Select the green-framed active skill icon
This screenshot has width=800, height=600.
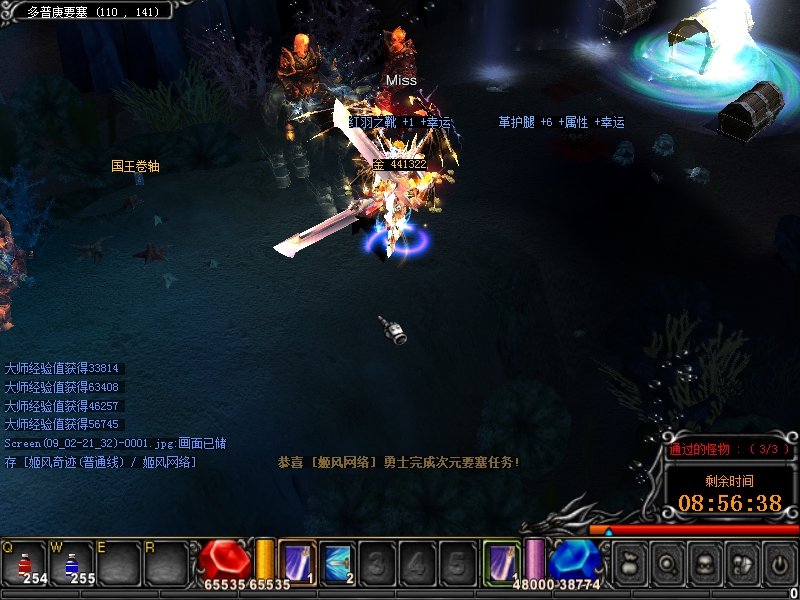coord(500,561)
